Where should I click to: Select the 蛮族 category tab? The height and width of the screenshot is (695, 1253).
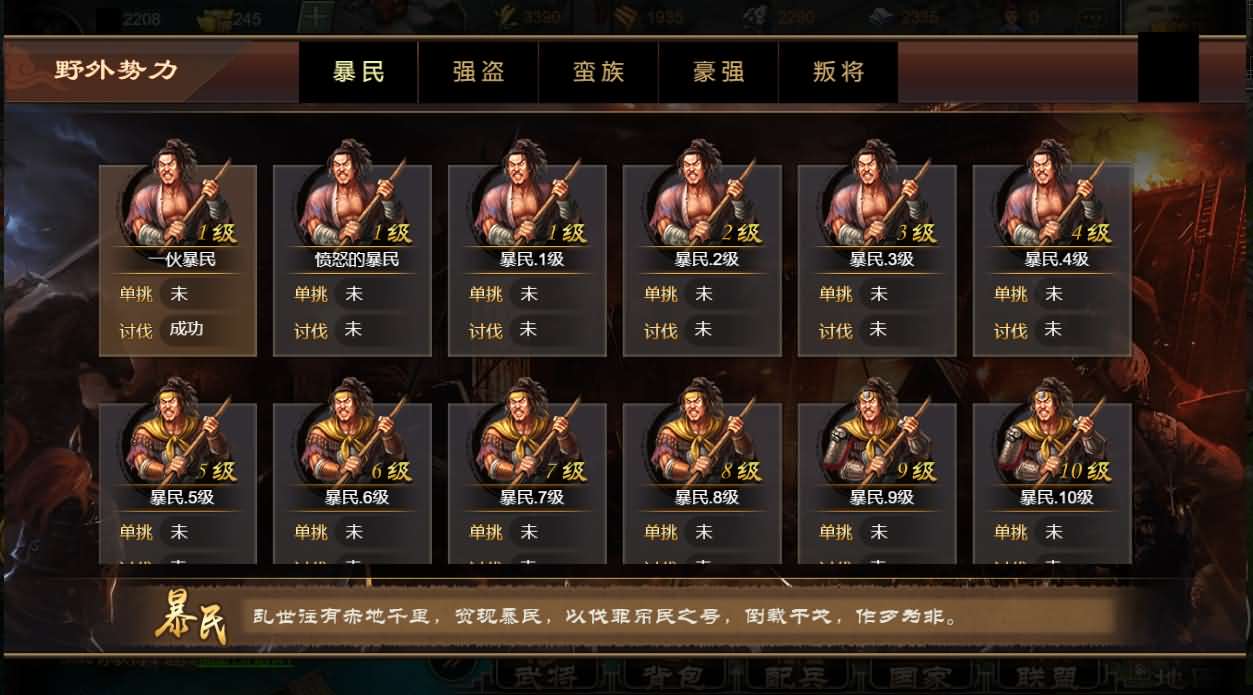point(598,72)
